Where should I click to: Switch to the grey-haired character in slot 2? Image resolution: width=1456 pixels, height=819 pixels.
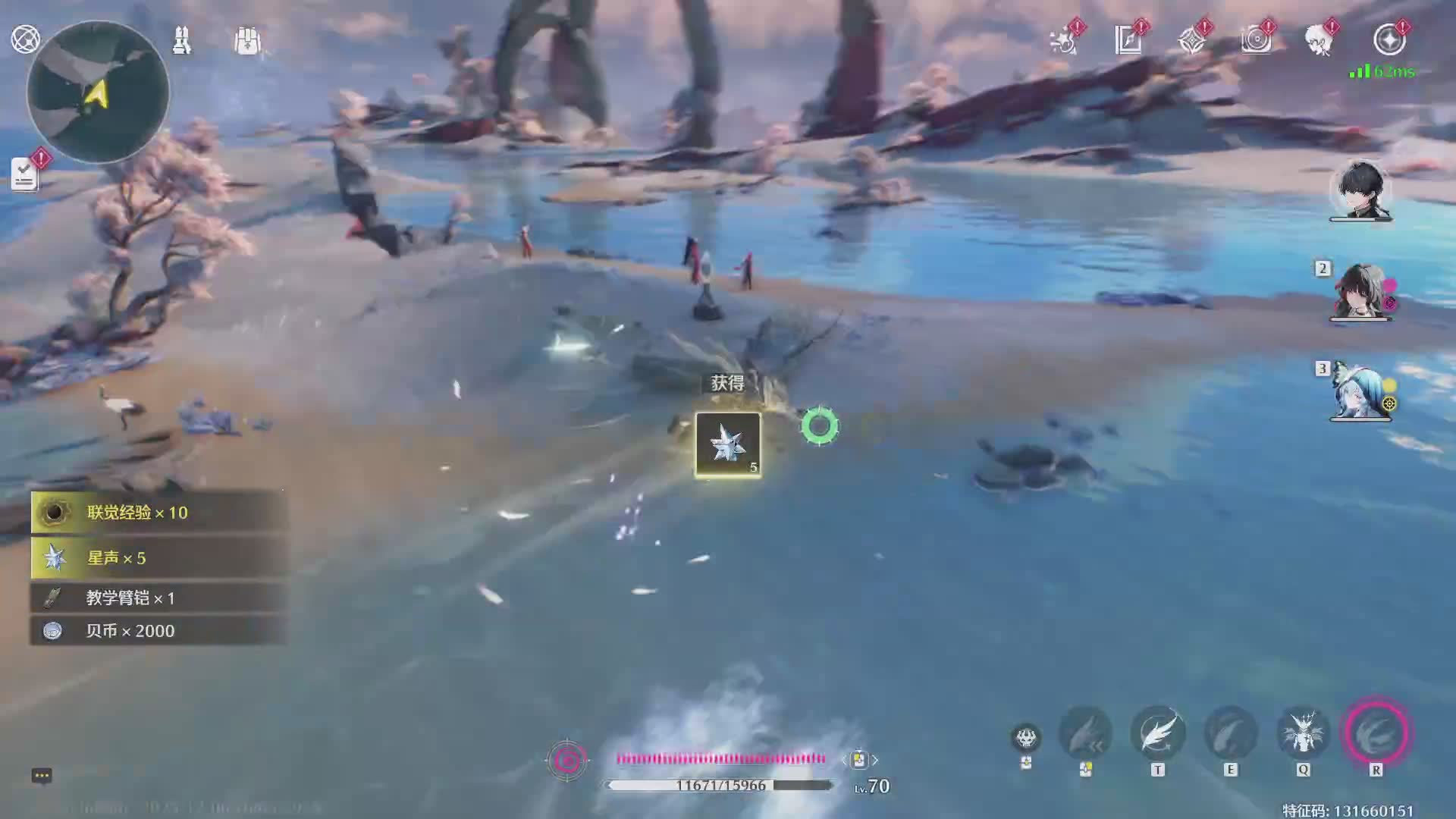point(1360,292)
